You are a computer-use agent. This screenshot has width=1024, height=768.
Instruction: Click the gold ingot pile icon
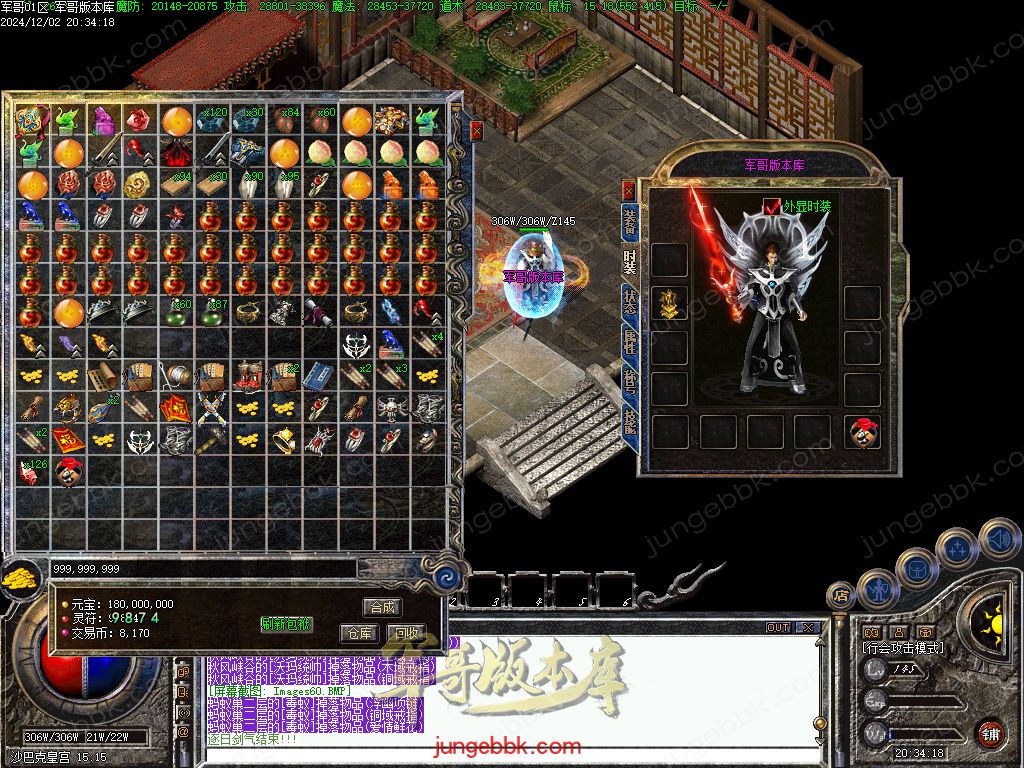[x=18, y=578]
